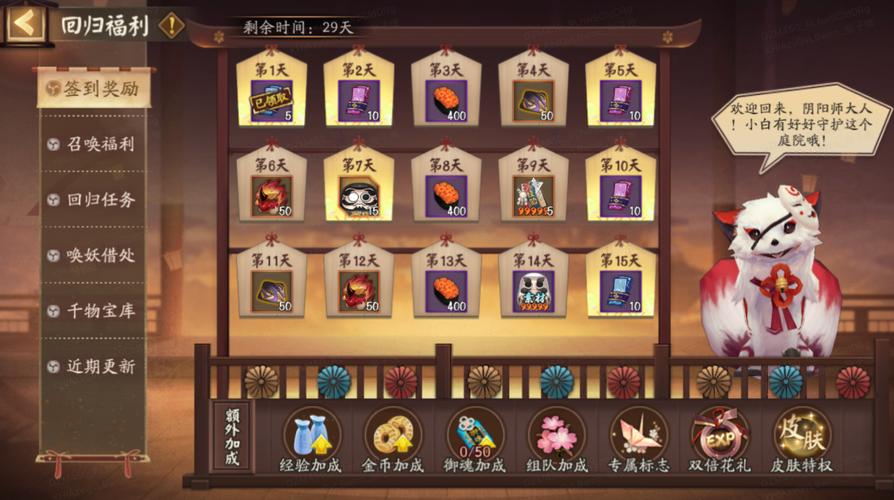Open the 回归福利 info exclamation icon

tap(172, 24)
